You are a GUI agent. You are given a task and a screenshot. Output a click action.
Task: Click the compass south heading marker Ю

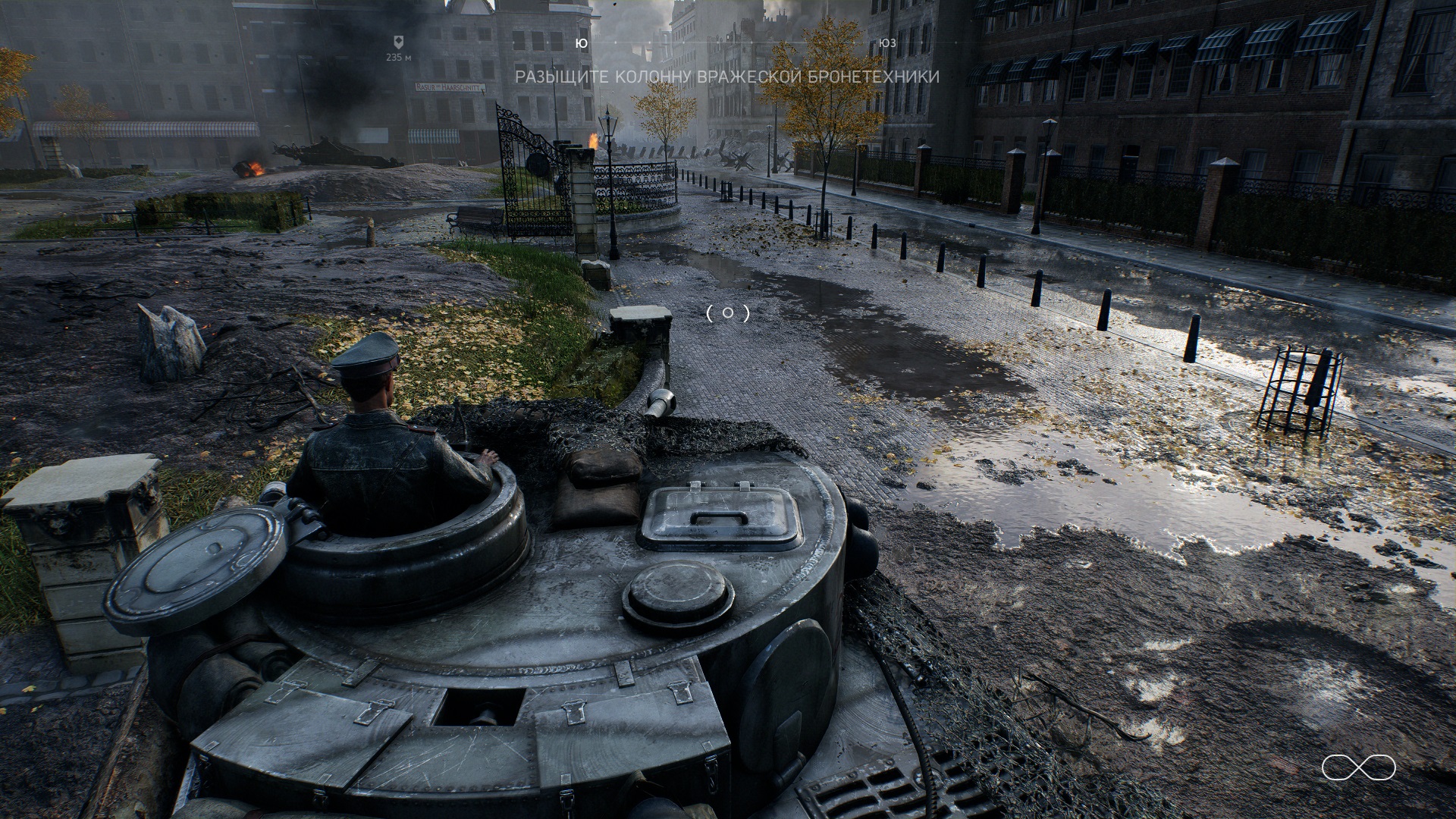pyautogui.click(x=582, y=44)
